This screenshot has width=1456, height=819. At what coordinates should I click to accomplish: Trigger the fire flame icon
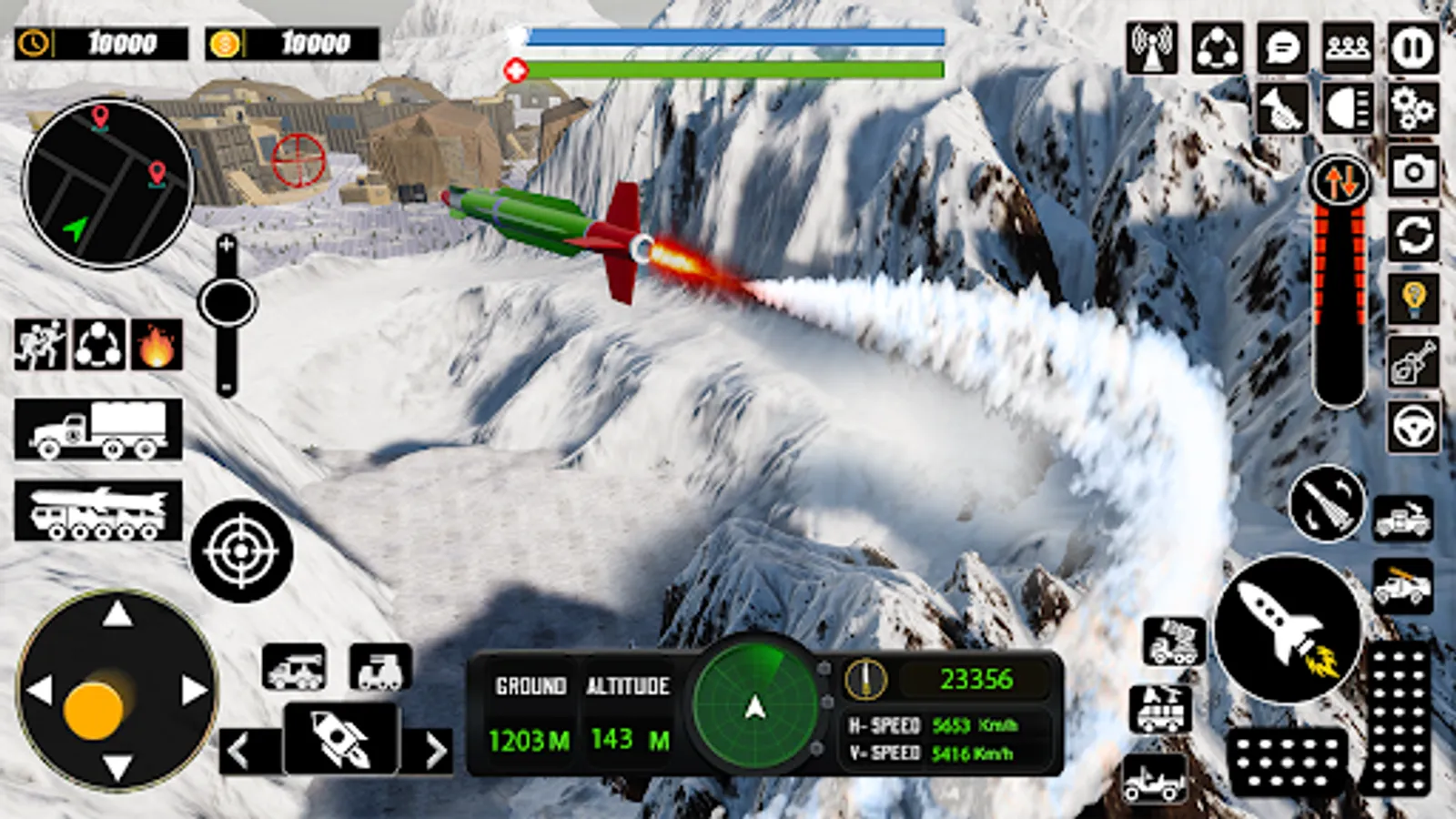click(x=157, y=345)
